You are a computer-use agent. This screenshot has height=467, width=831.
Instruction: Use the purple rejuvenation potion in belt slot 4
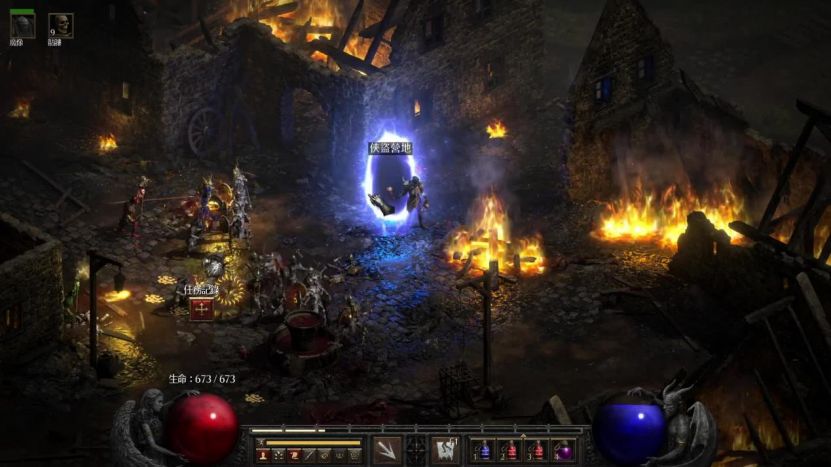(563, 451)
